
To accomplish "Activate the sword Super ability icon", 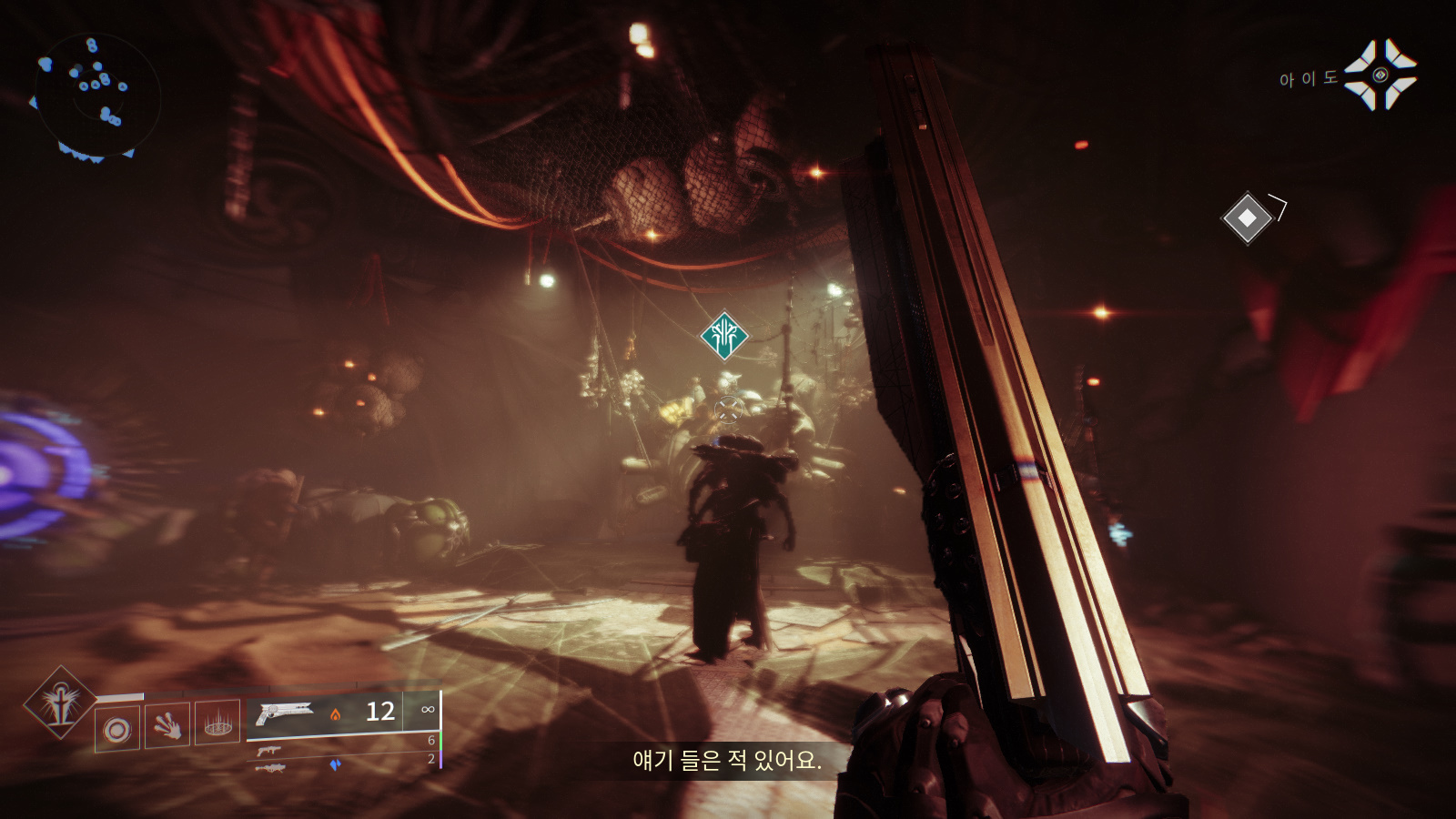I will pyautogui.click(x=60, y=703).
